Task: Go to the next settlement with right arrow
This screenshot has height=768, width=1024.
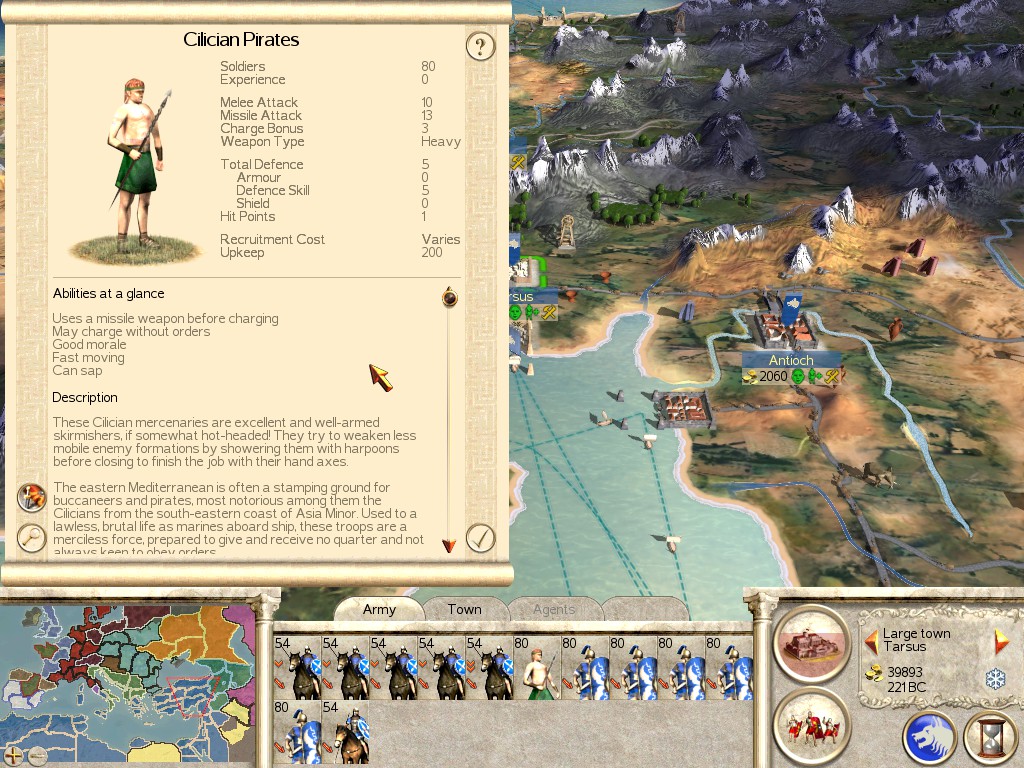Action: (x=1001, y=641)
